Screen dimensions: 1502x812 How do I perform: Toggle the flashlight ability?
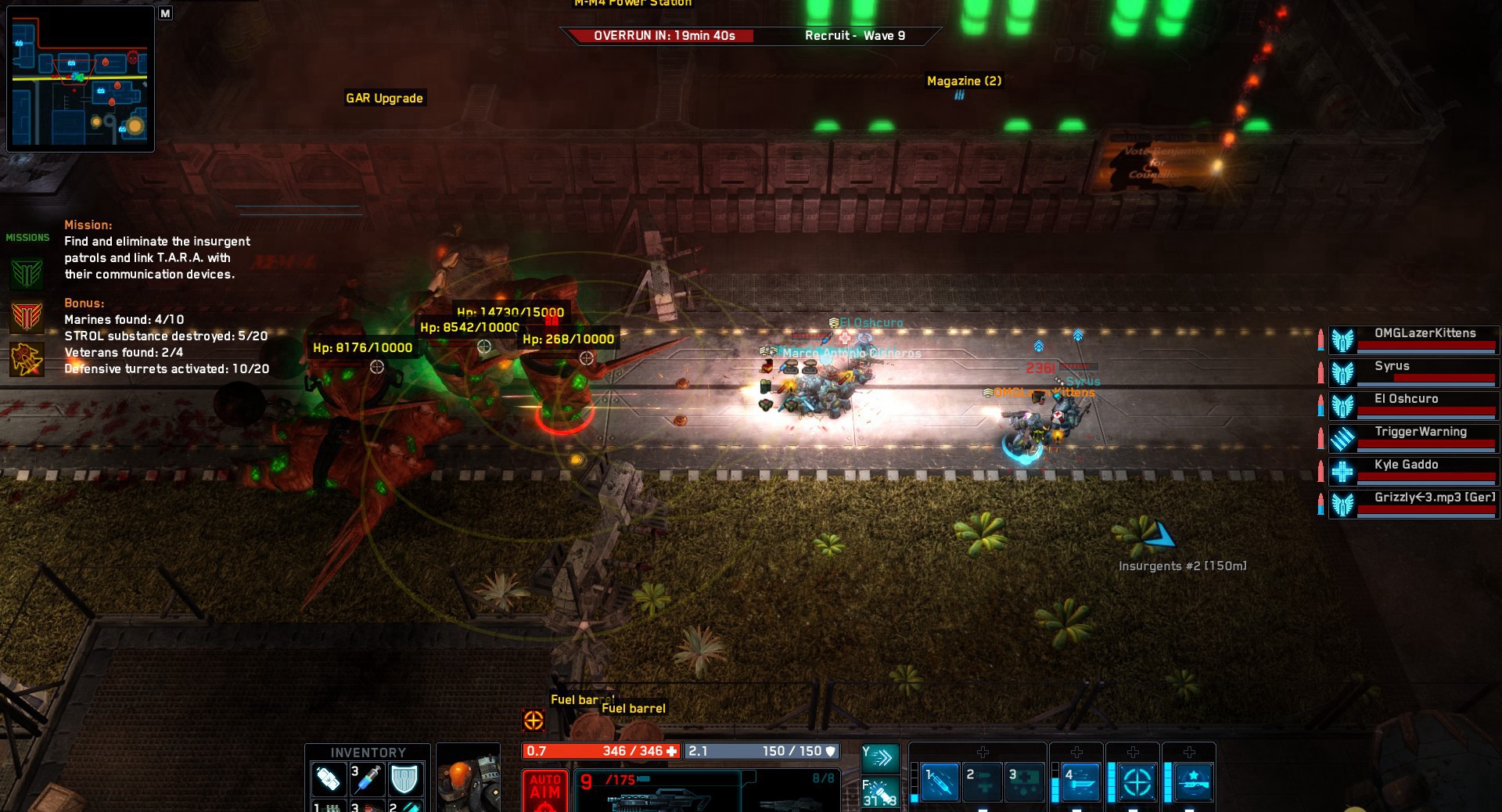coord(880,792)
